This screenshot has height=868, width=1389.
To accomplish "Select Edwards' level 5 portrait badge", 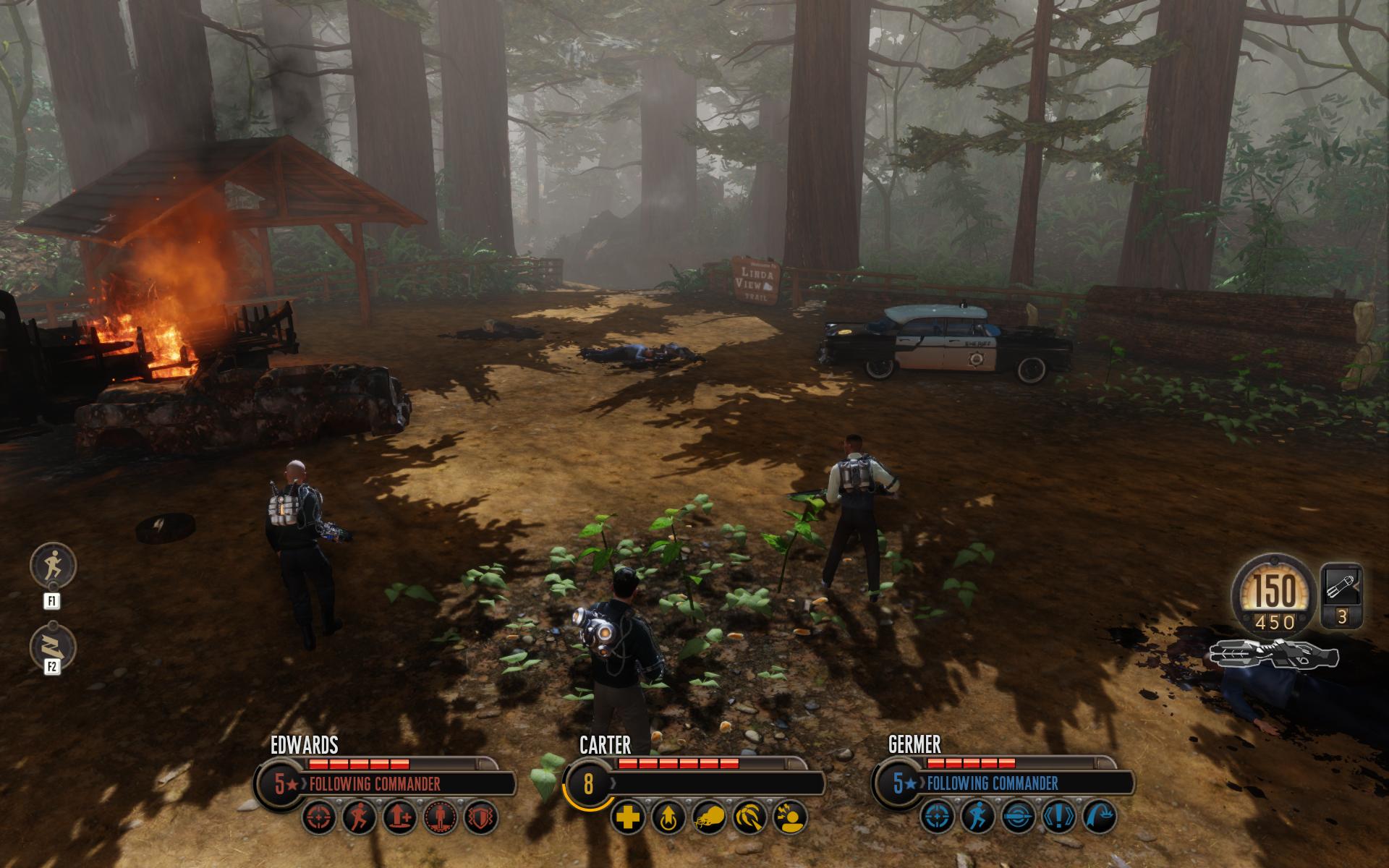I will (x=280, y=784).
